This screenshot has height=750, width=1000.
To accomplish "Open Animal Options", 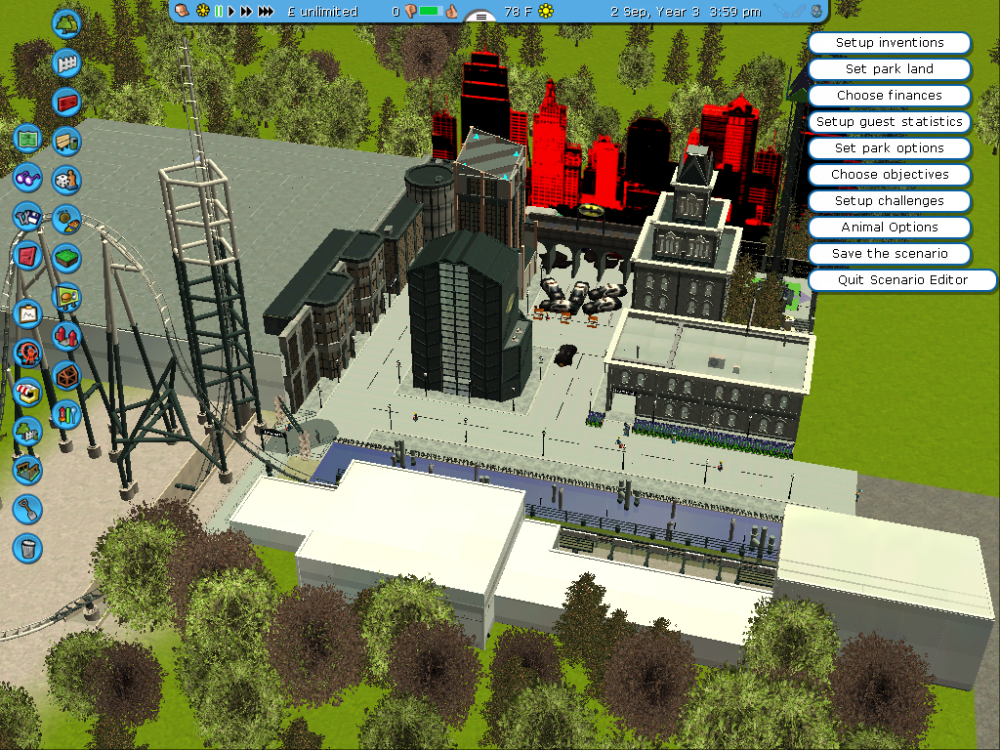I will [x=889, y=227].
